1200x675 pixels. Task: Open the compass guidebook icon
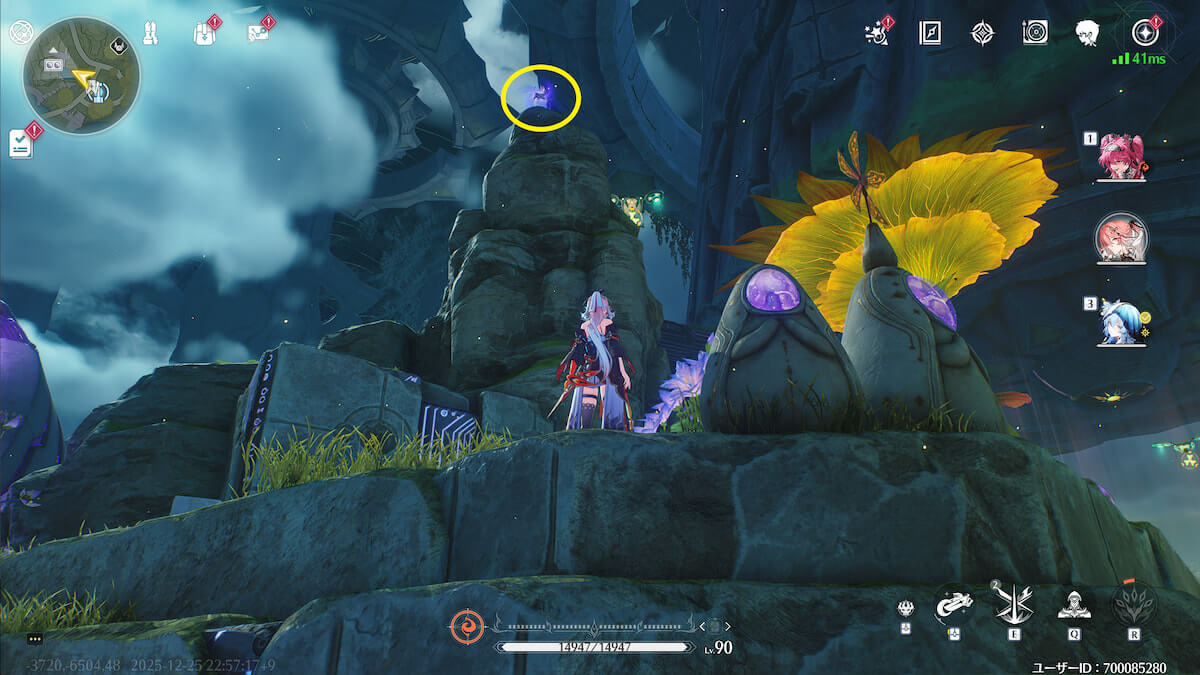tap(930, 33)
